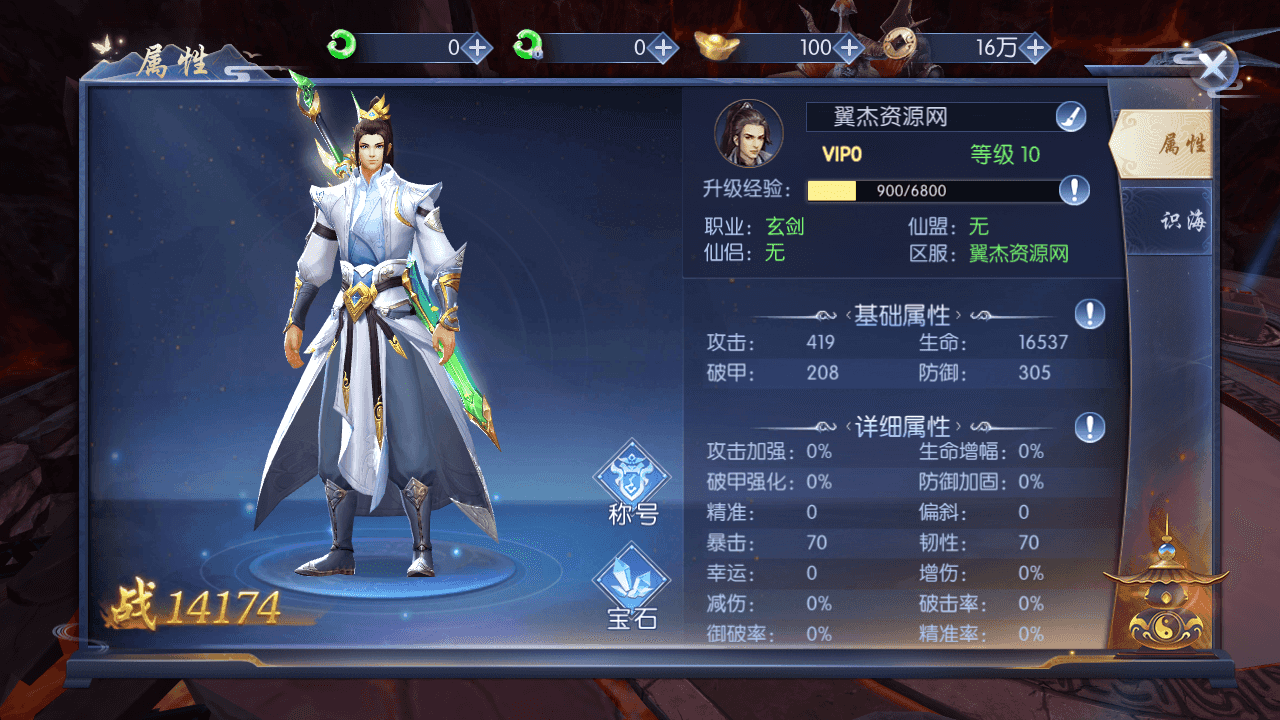Screen dimensions: 1280x720
Task: Click the character avatar portrait
Action: coord(749,131)
